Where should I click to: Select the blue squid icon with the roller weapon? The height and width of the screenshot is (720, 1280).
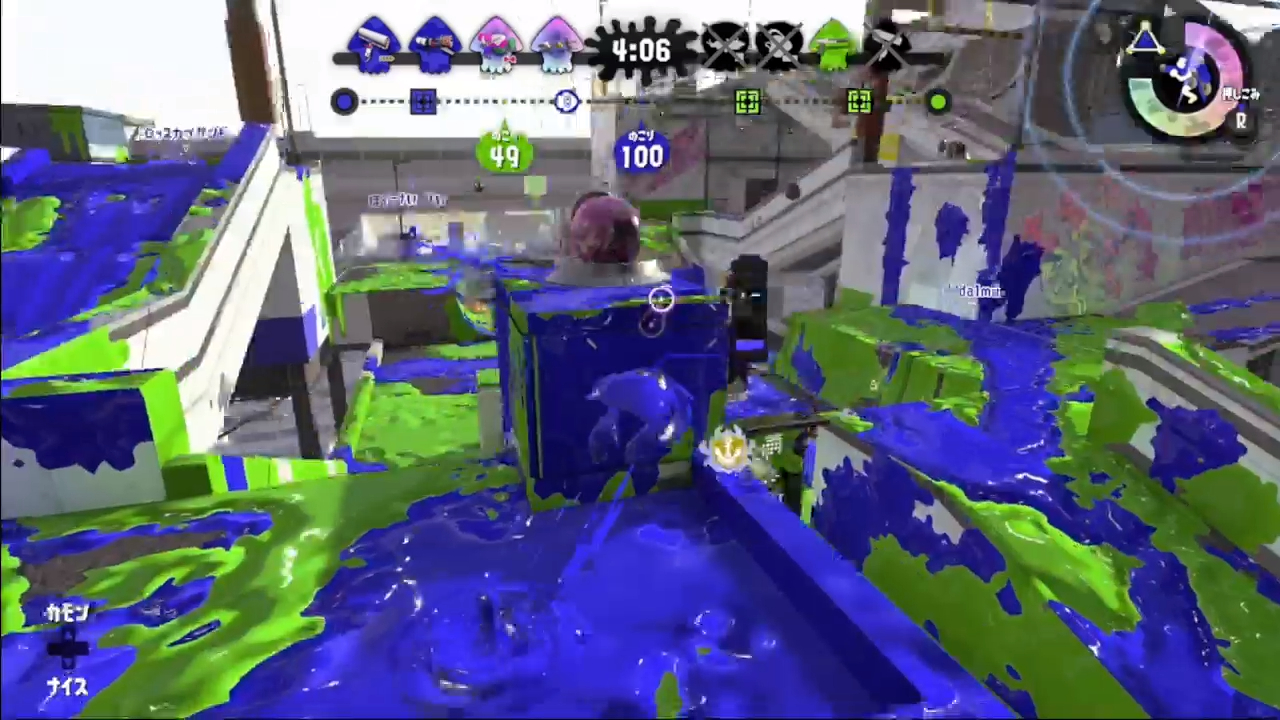pyautogui.click(x=375, y=45)
